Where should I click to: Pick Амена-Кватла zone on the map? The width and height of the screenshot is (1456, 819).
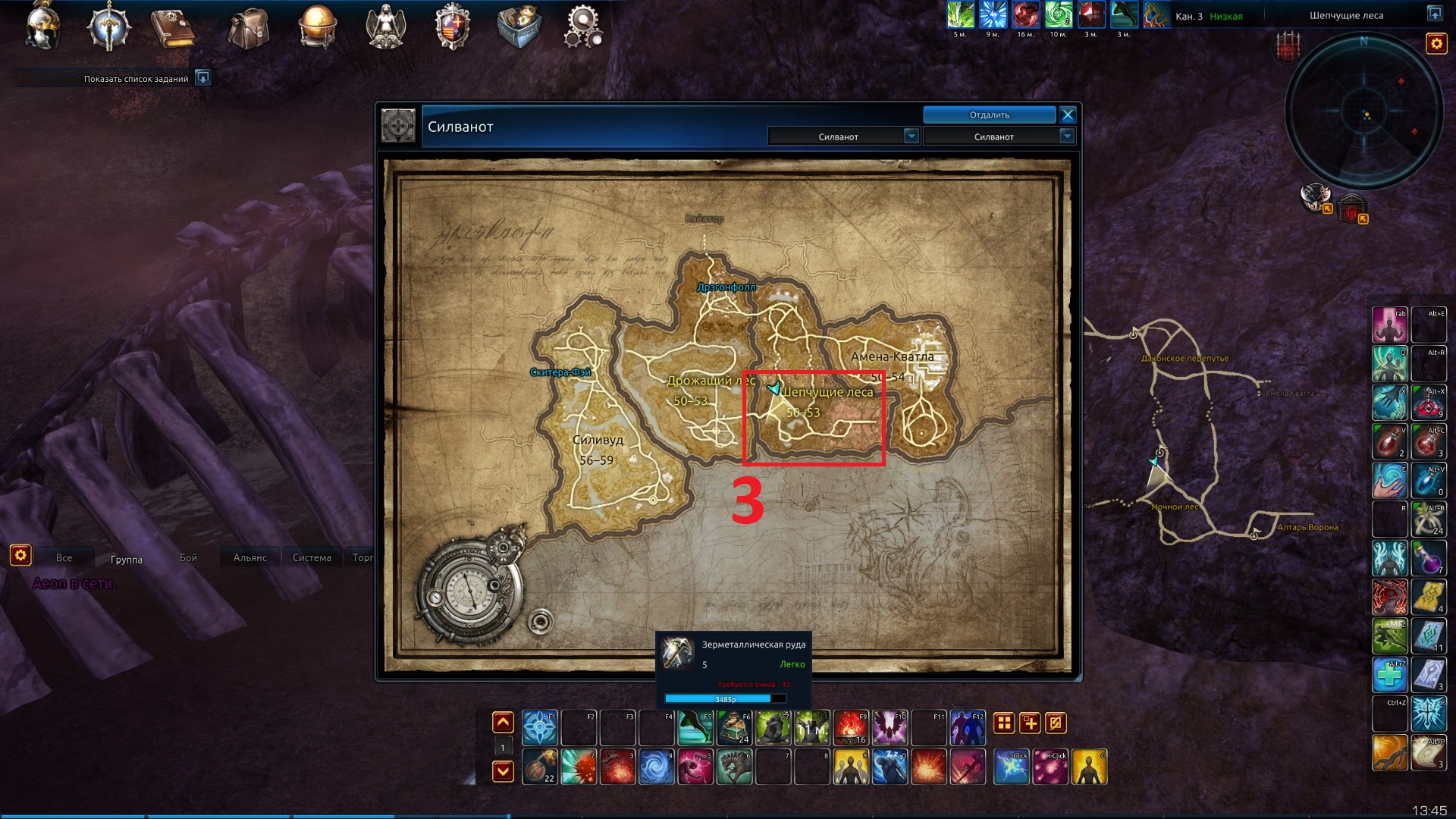[892, 357]
